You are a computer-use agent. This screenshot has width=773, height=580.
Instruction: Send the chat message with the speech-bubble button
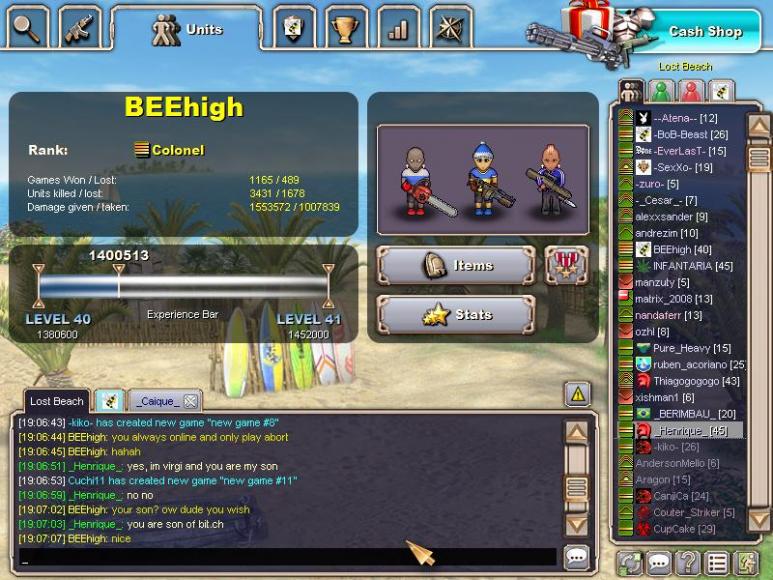(x=576, y=557)
